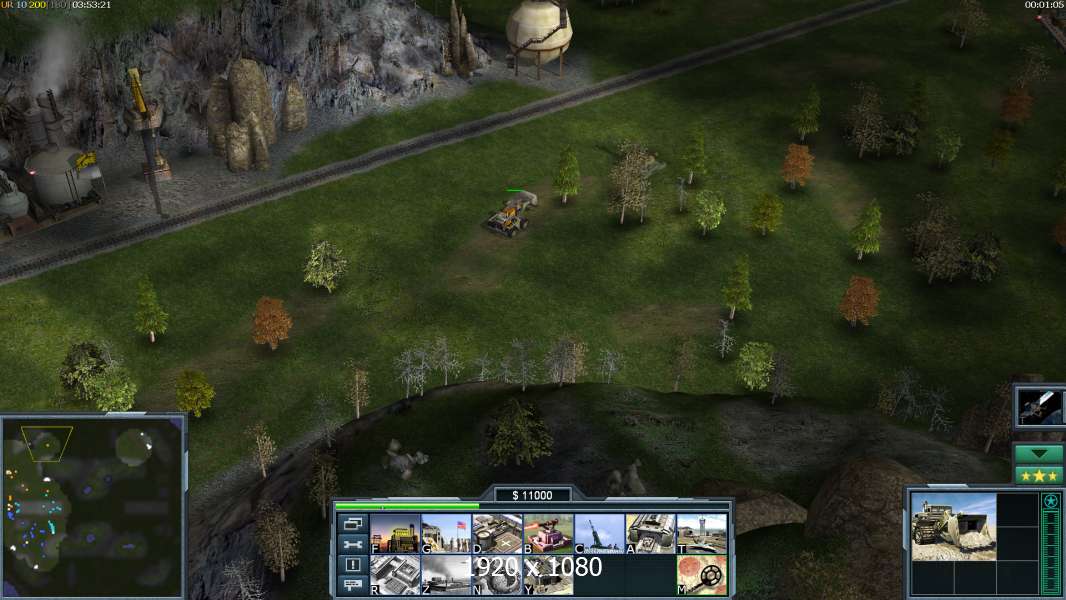Viewport: 1066px width, 600px height.
Task: Open the overlapping windows options button
Action: point(353,523)
